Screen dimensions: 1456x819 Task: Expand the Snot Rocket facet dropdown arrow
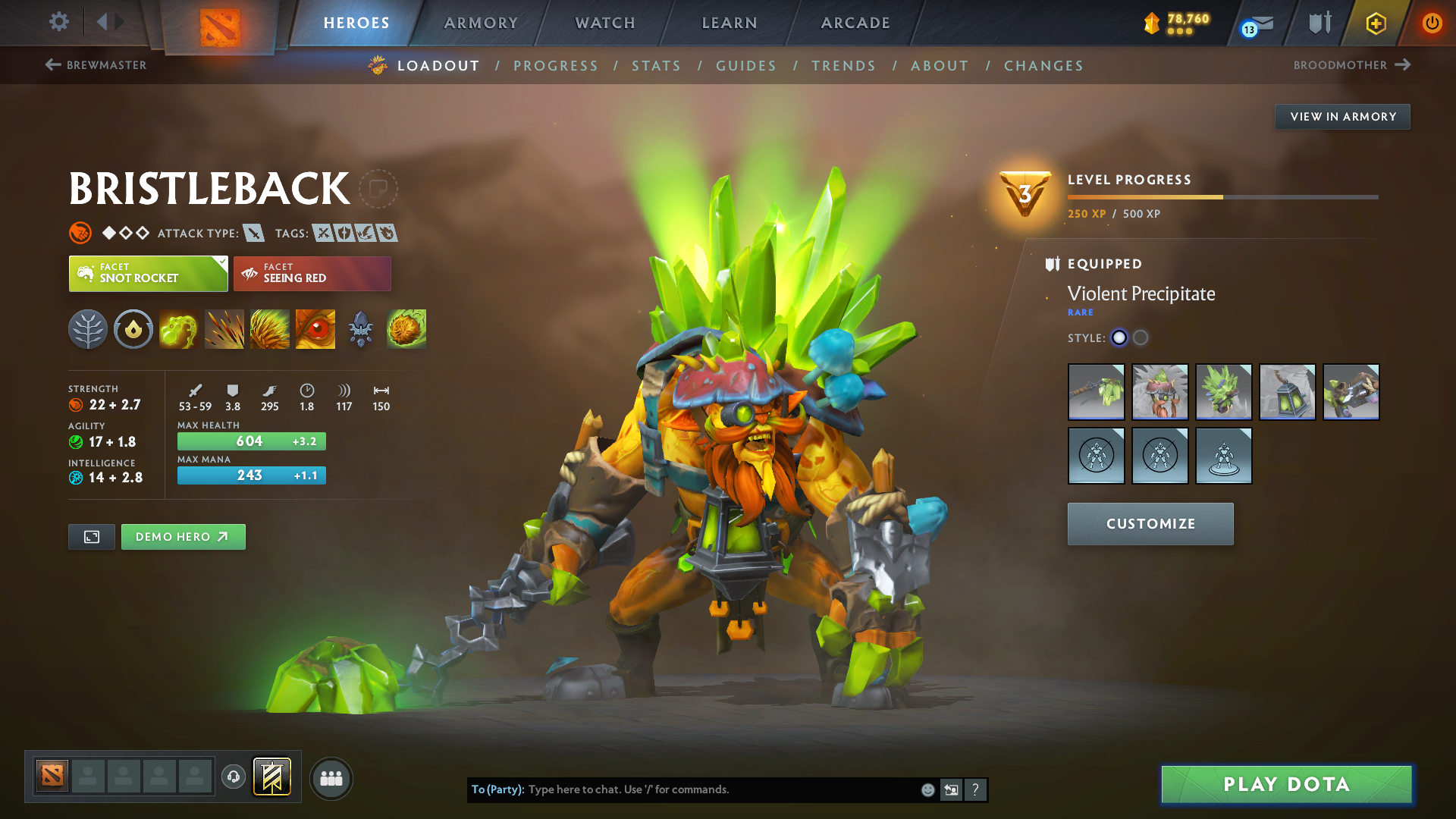[x=221, y=263]
